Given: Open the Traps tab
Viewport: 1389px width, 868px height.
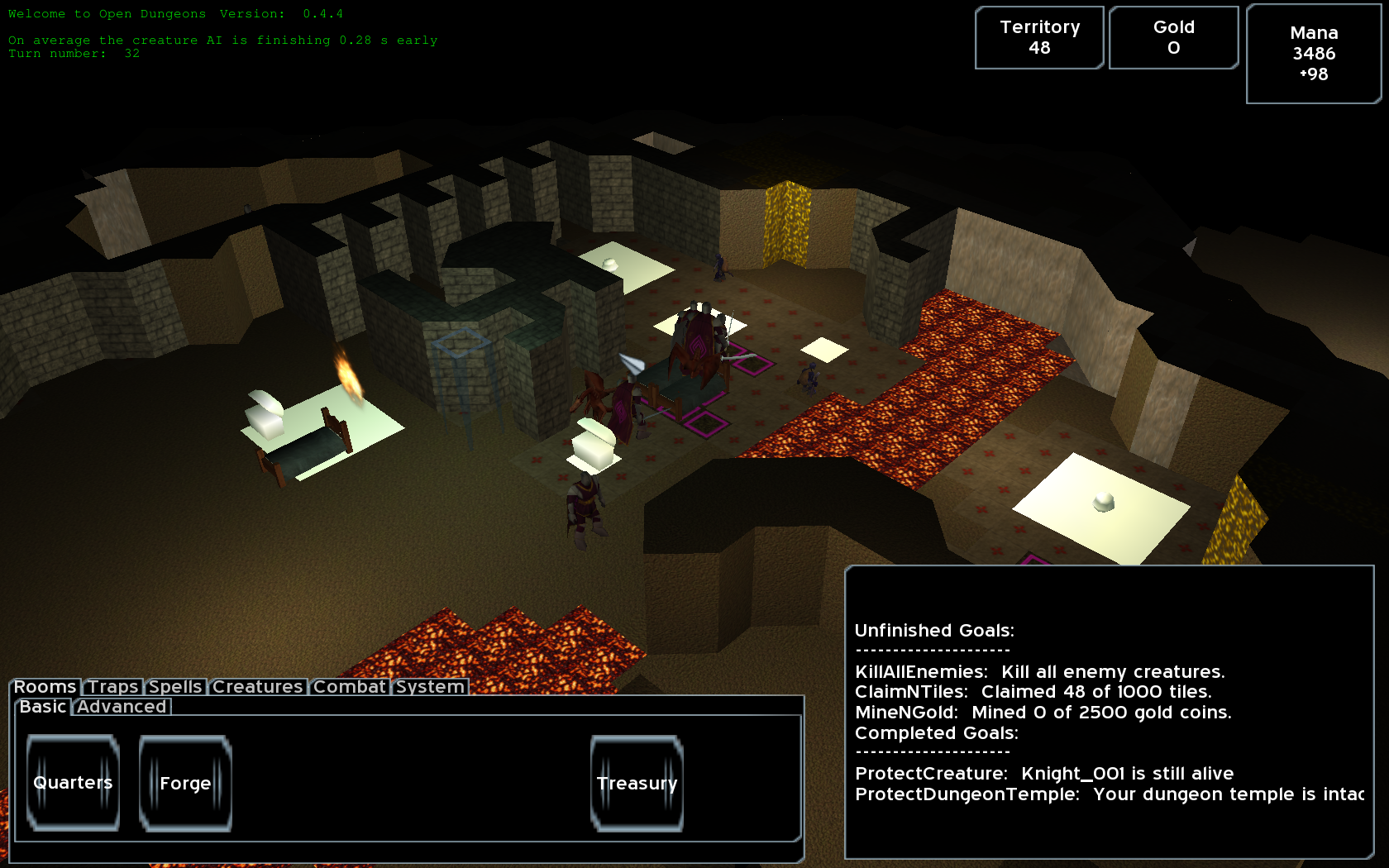Looking at the screenshot, I should tap(113, 687).
